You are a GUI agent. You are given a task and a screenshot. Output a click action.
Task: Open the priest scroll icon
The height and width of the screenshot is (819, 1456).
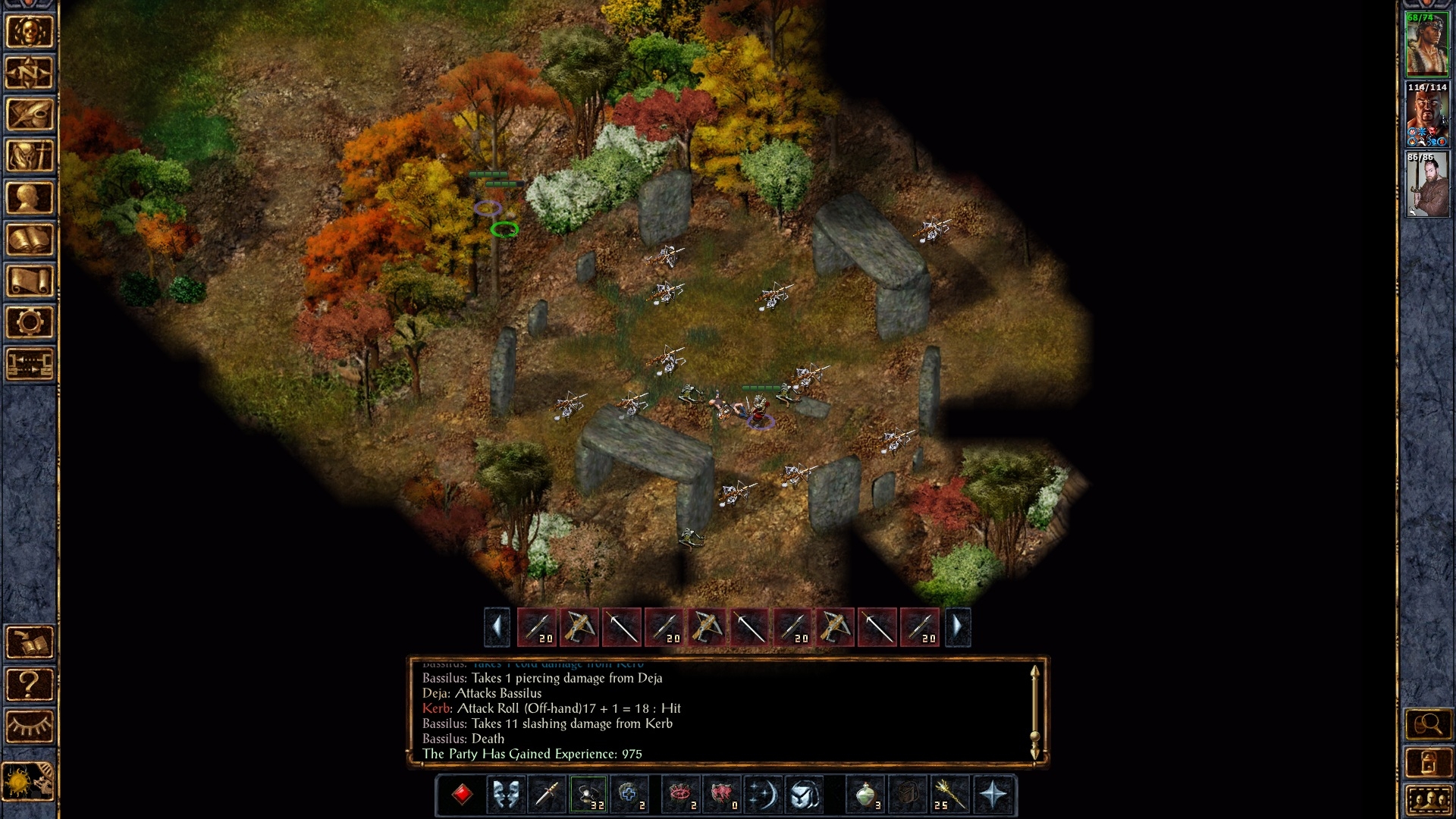30,281
